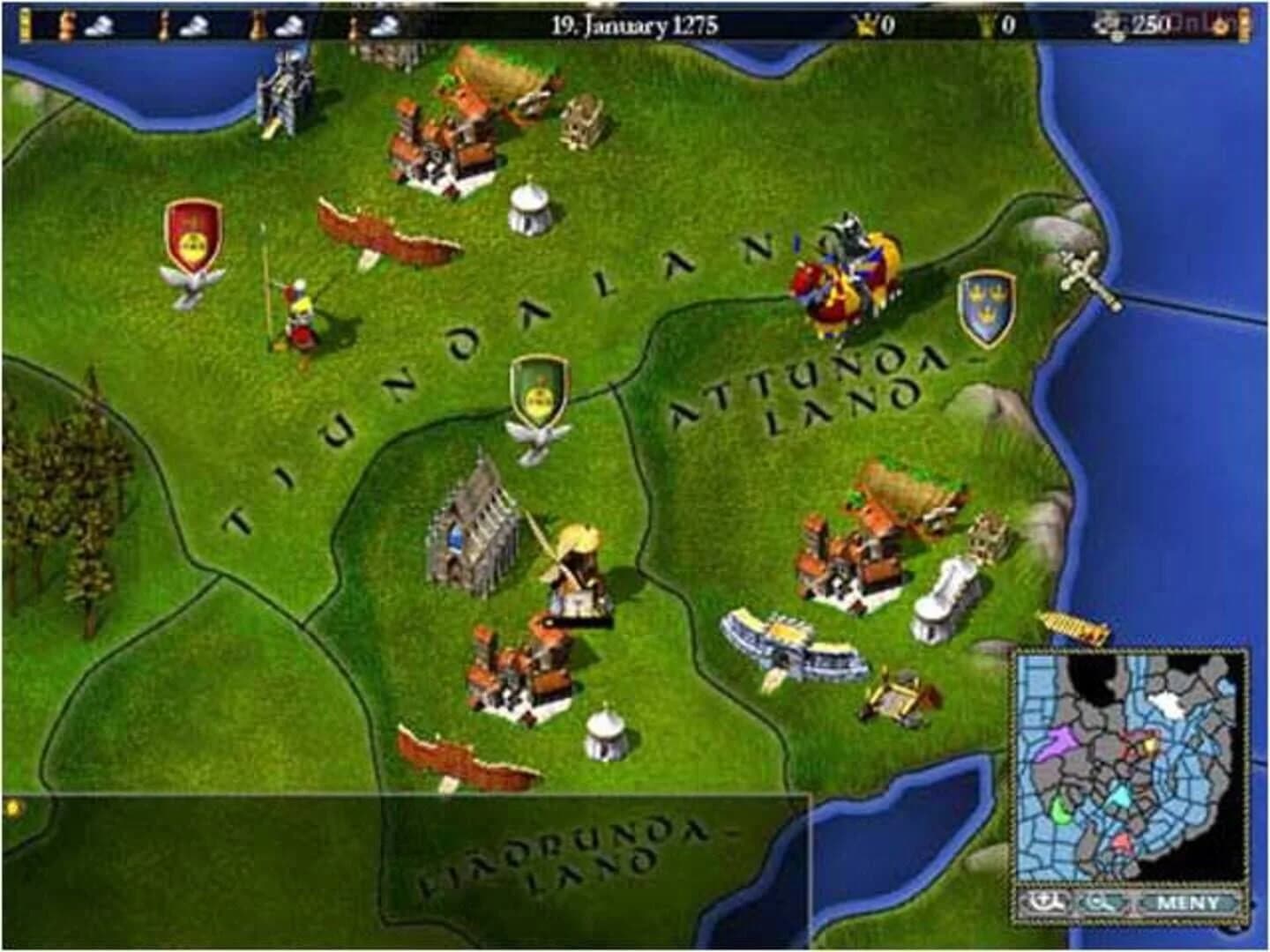Screen dimensions: 1270x952
Task: Open the MENY button
Action: (1187, 904)
